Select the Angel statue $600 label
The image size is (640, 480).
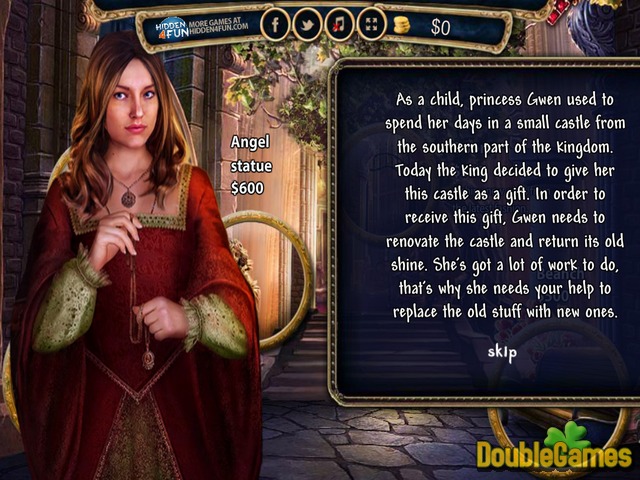pos(250,164)
